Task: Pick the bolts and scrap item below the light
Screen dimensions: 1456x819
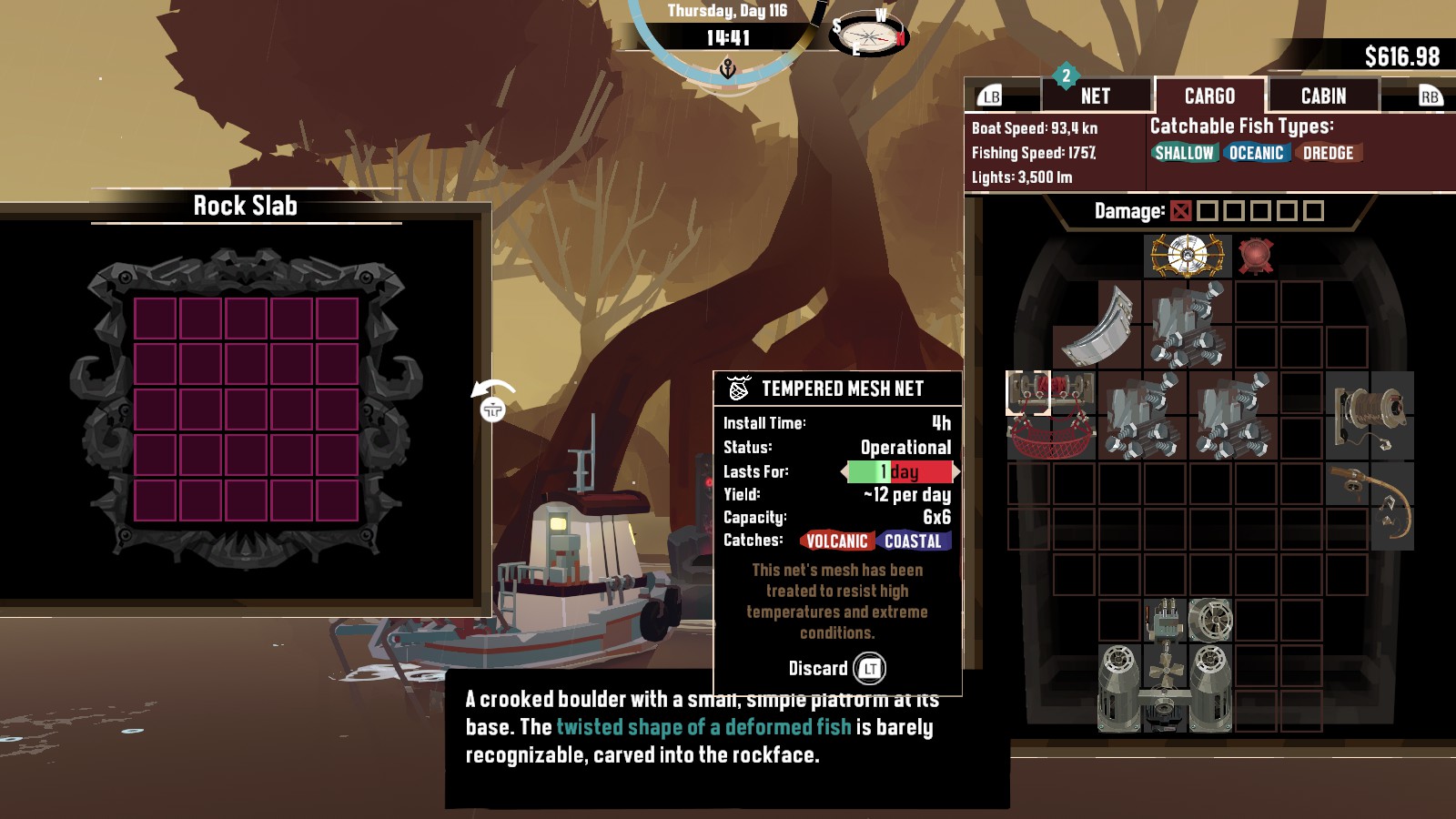Action: [x=1187, y=323]
